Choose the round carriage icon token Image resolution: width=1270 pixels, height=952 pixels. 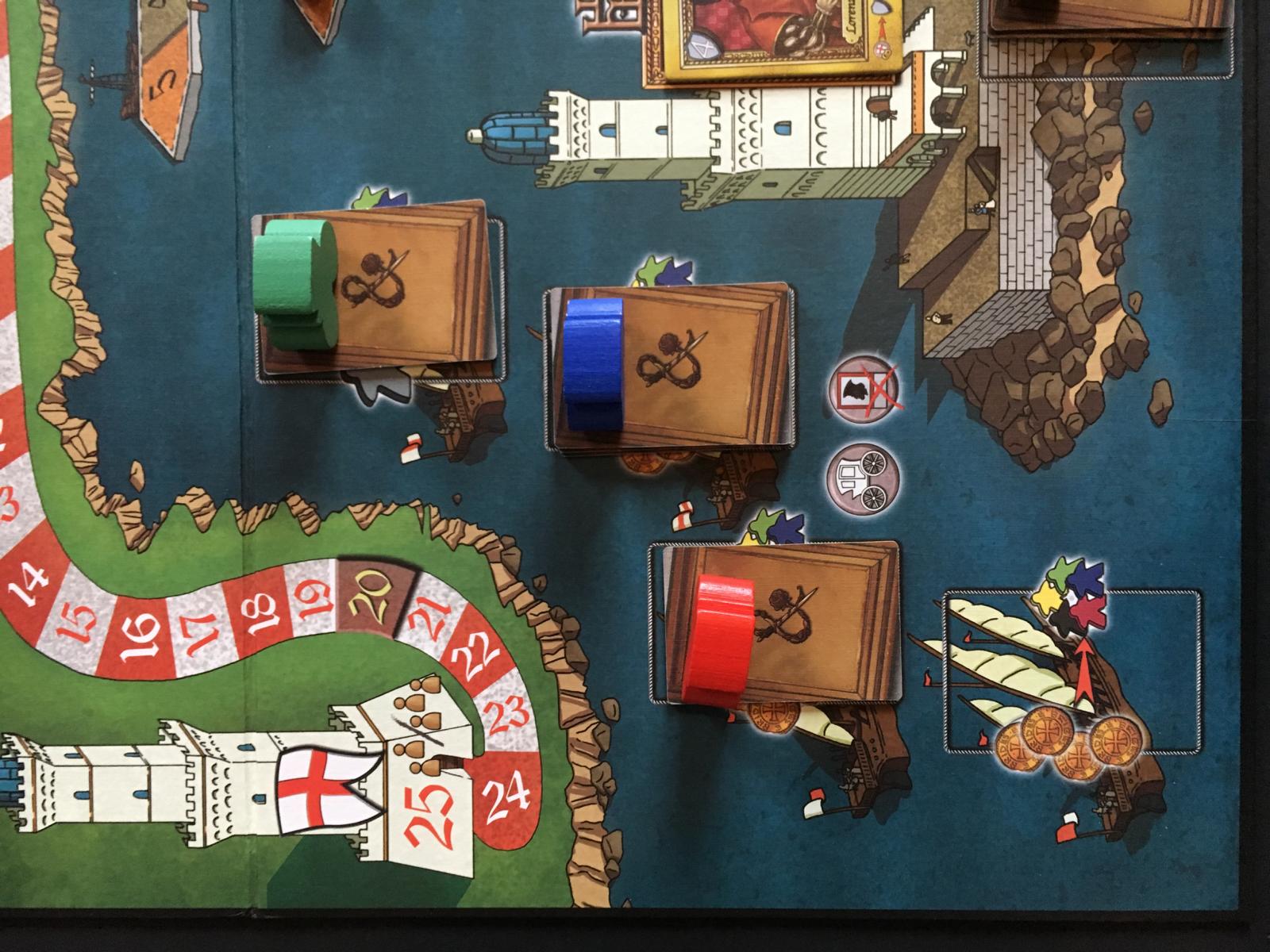click(864, 480)
